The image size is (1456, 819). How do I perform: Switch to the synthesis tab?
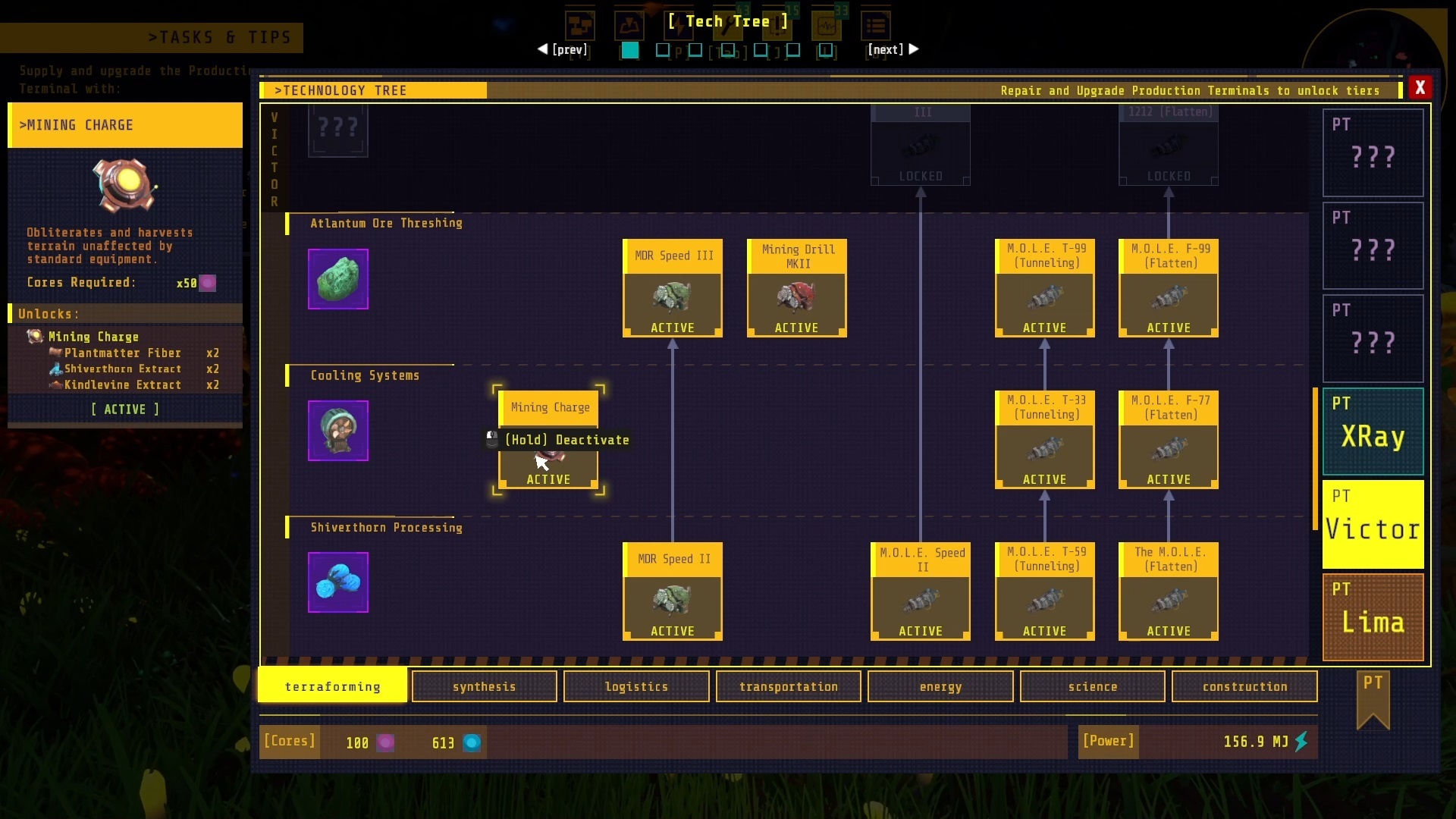pyautogui.click(x=484, y=686)
